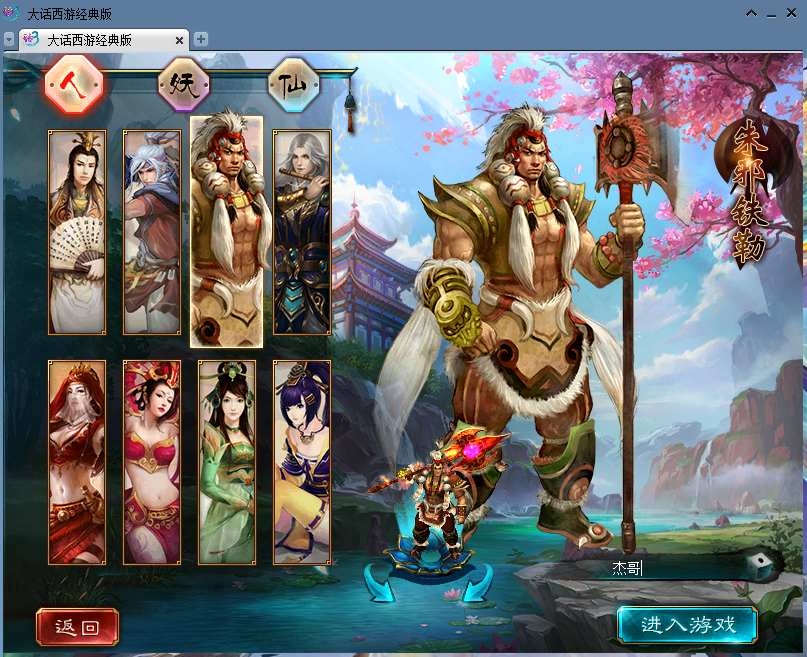Close the 大话西游经典版 tab
Image resolution: width=807 pixels, height=657 pixels.
[180, 40]
